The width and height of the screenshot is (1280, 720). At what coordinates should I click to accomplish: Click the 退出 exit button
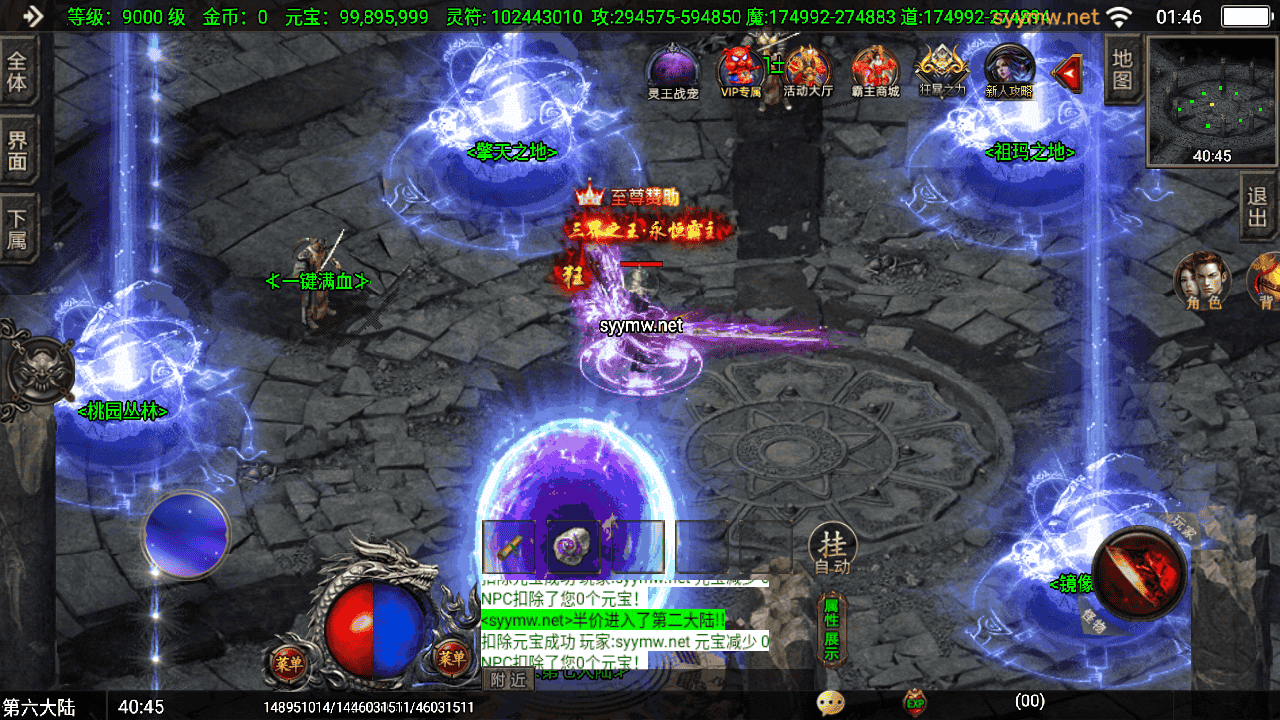coord(1259,207)
